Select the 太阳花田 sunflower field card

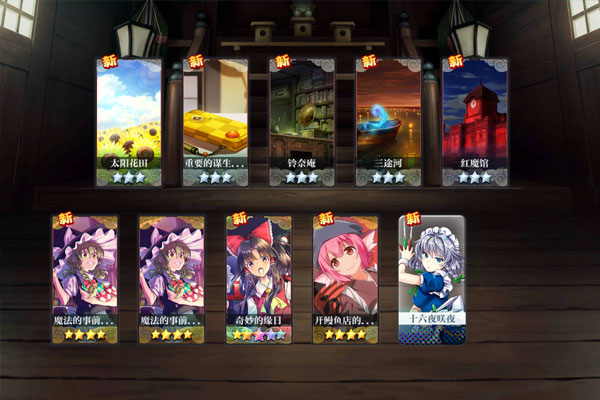pos(129,122)
